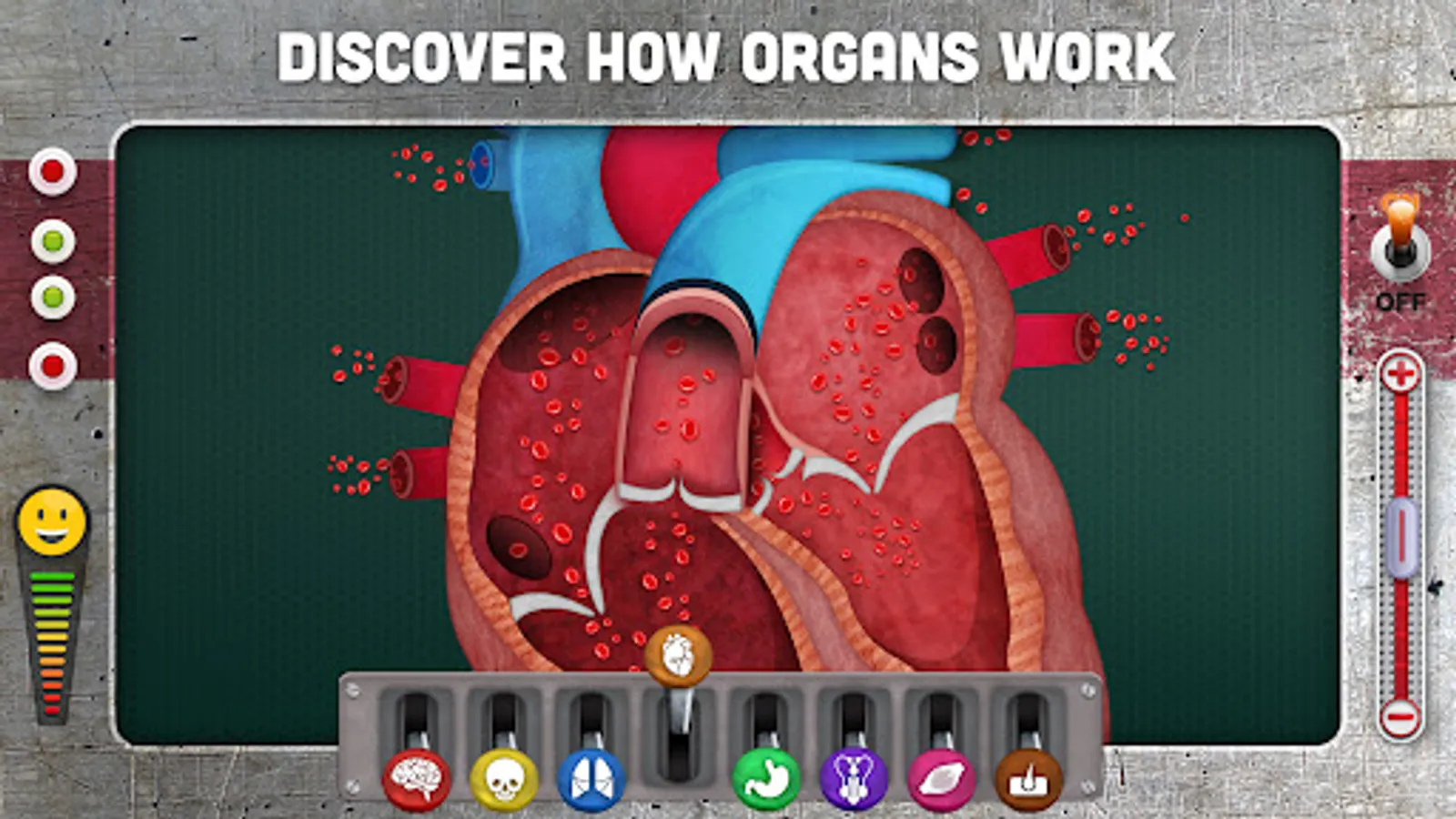Screen dimensions: 1456x819
Task: Select the pink tongue organ icon
Action: (x=940, y=779)
